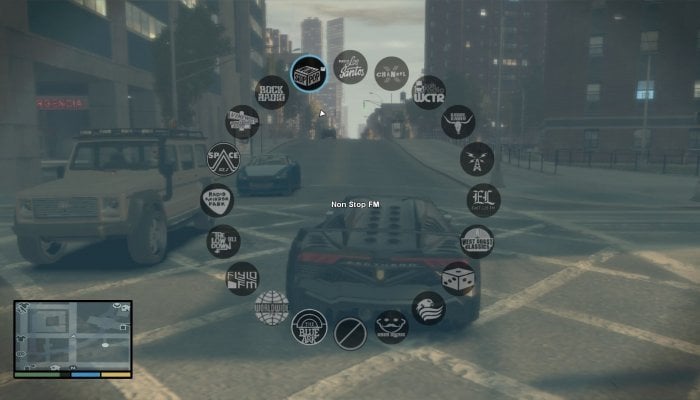
Task: Select The Lowdown station
Action: (x=223, y=241)
